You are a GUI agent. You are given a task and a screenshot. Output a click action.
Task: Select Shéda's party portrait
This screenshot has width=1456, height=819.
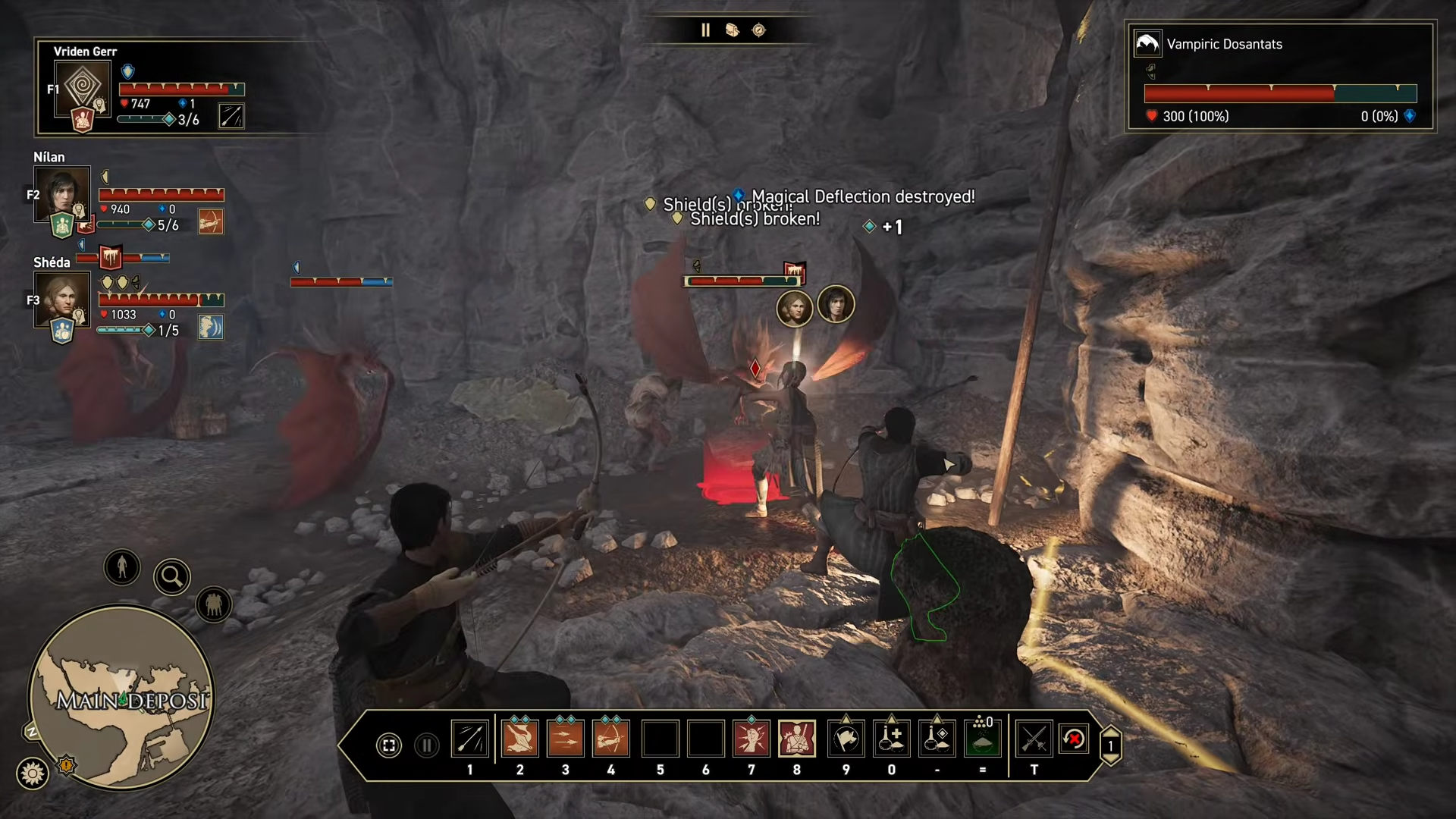click(x=62, y=298)
